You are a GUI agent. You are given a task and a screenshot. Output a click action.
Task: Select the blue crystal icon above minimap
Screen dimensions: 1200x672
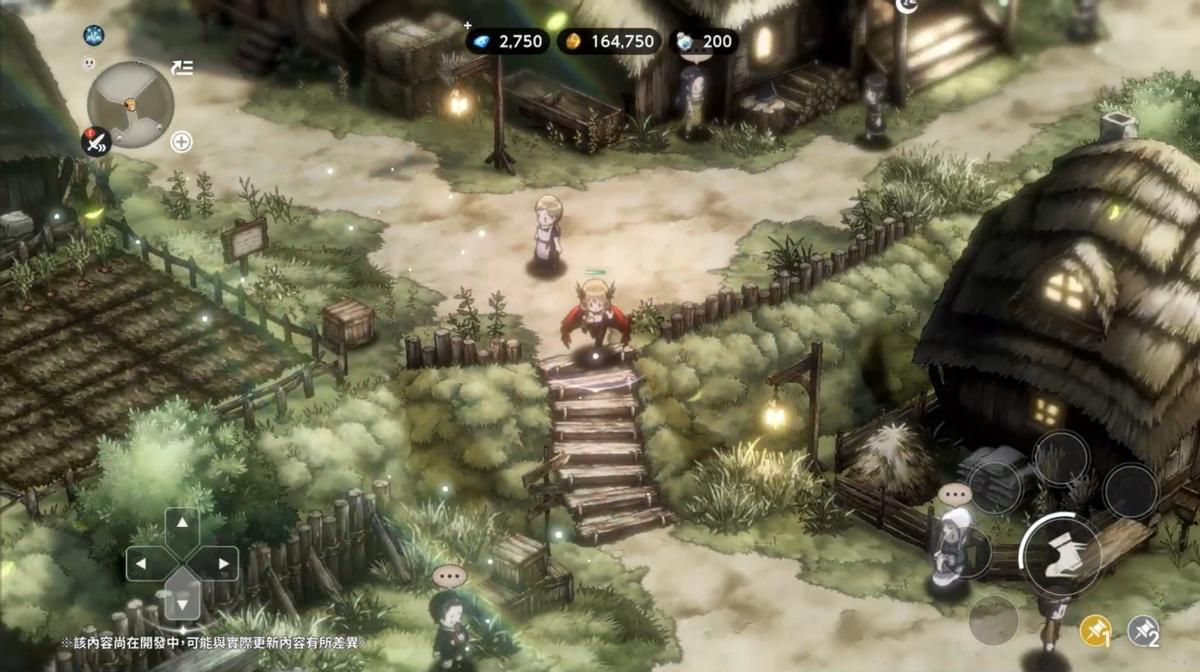pyautogui.click(x=94, y=36)
